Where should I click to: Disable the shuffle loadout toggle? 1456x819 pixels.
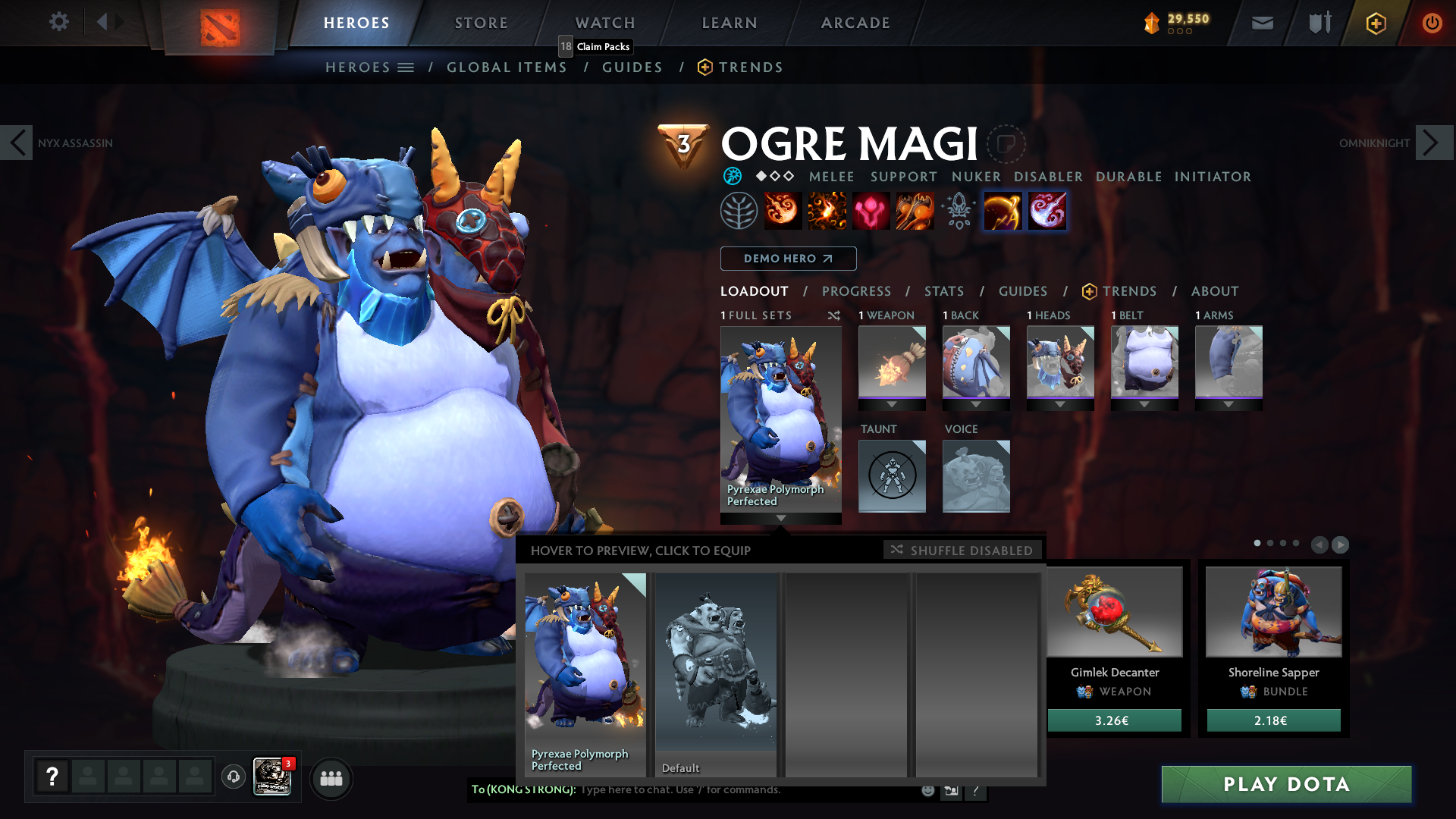962,550
